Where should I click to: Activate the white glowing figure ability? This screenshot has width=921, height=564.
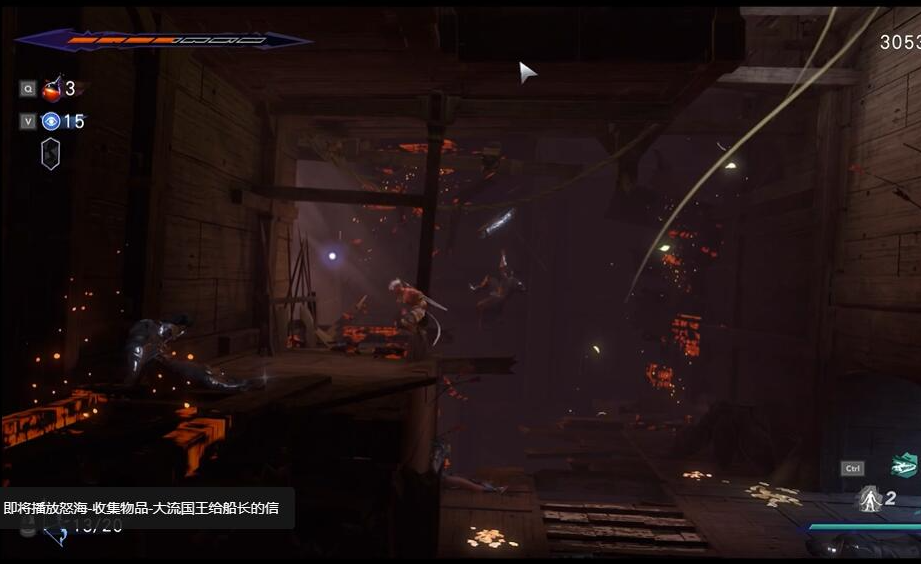pos(869,499)
